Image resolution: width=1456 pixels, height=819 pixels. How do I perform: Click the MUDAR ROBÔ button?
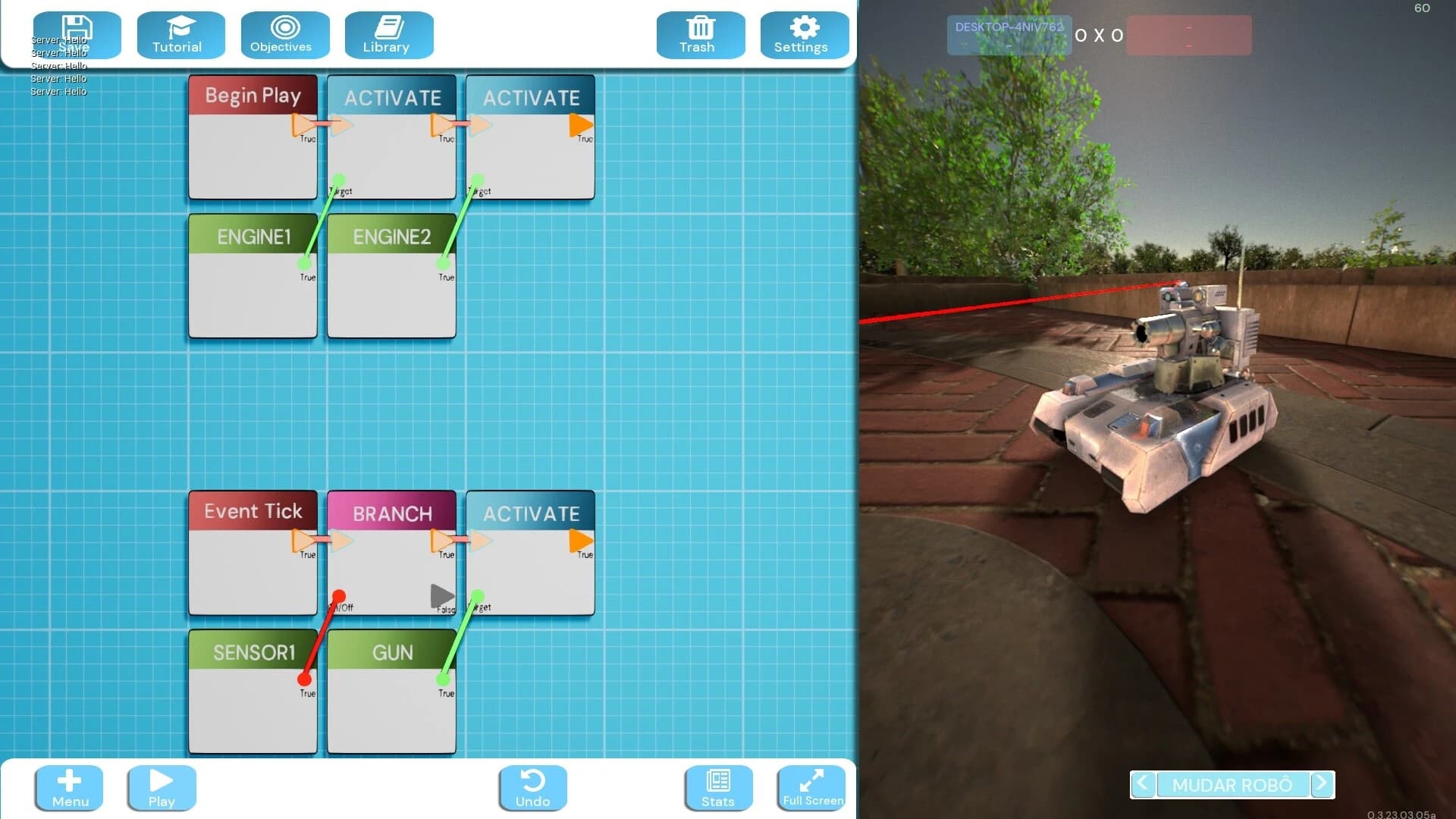click(x=1232, y=785)
